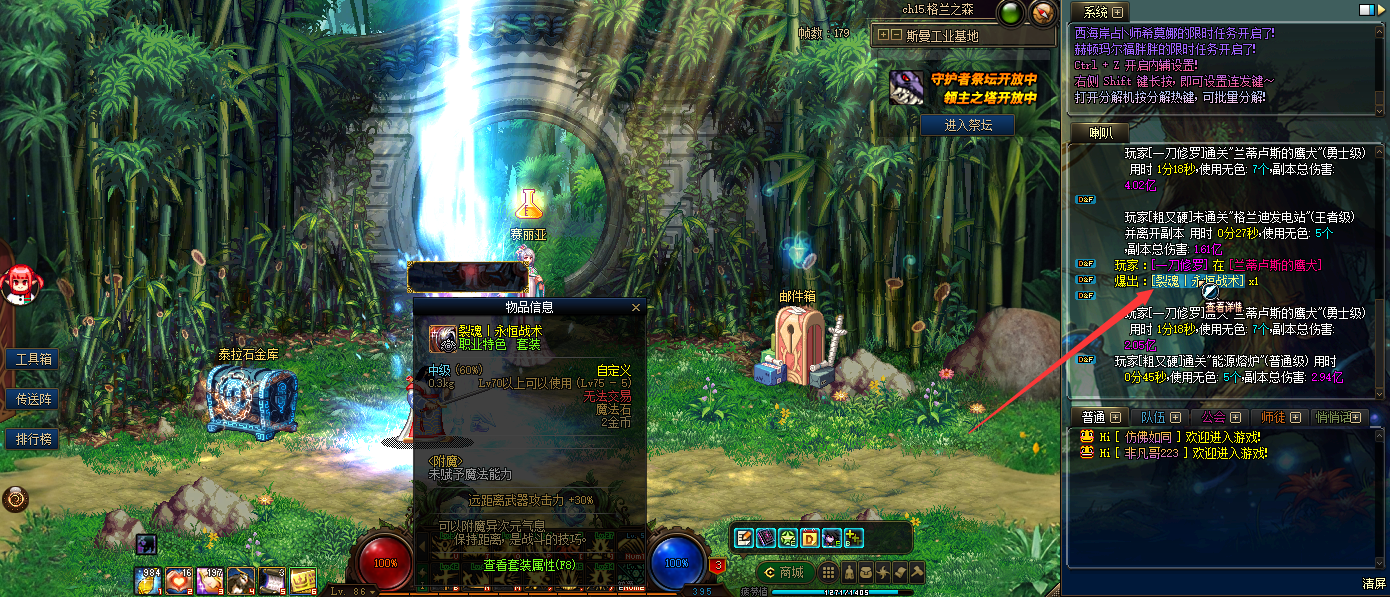Close the 物品信息 item info window

pyautogui.click(x=636, y=308)
